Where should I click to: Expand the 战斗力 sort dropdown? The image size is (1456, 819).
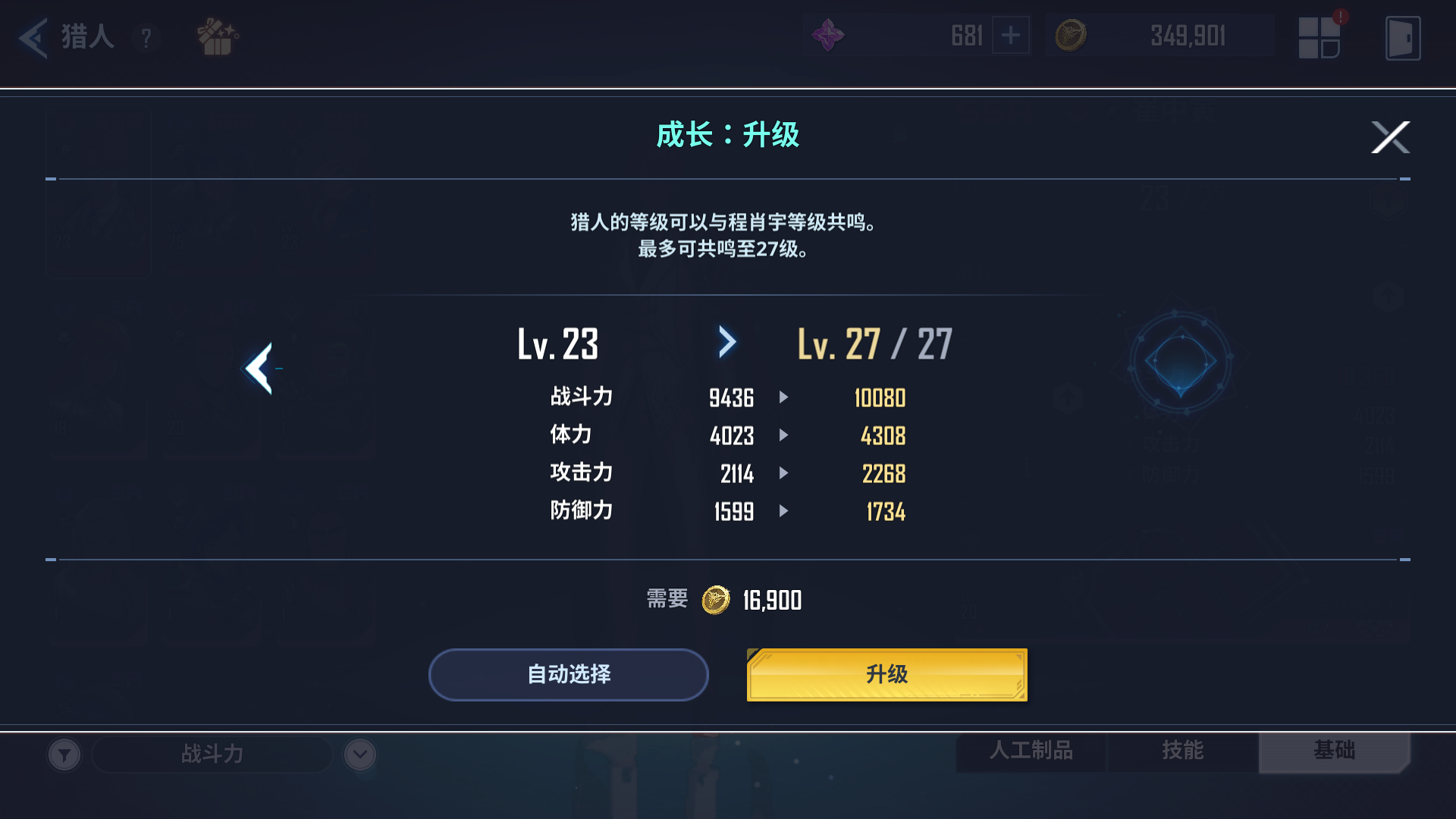click(212, 755)
